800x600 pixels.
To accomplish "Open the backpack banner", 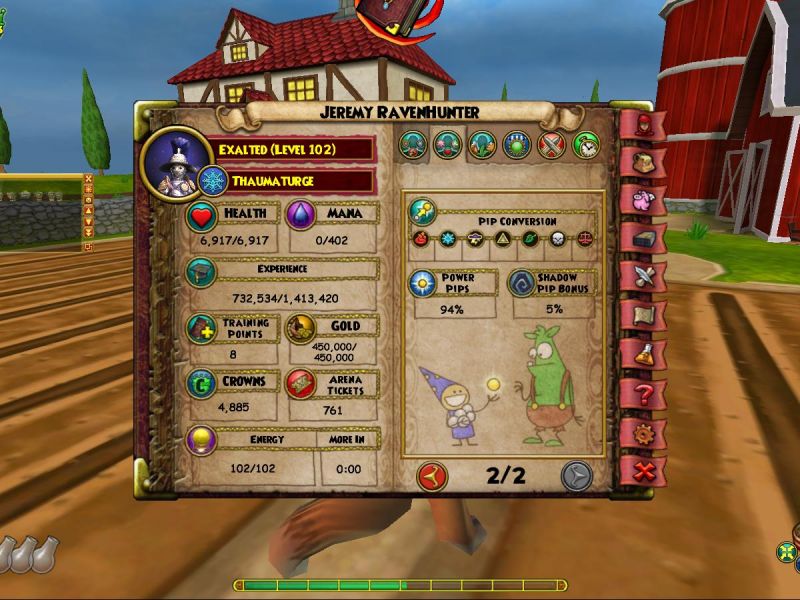I will pos(644,160).
